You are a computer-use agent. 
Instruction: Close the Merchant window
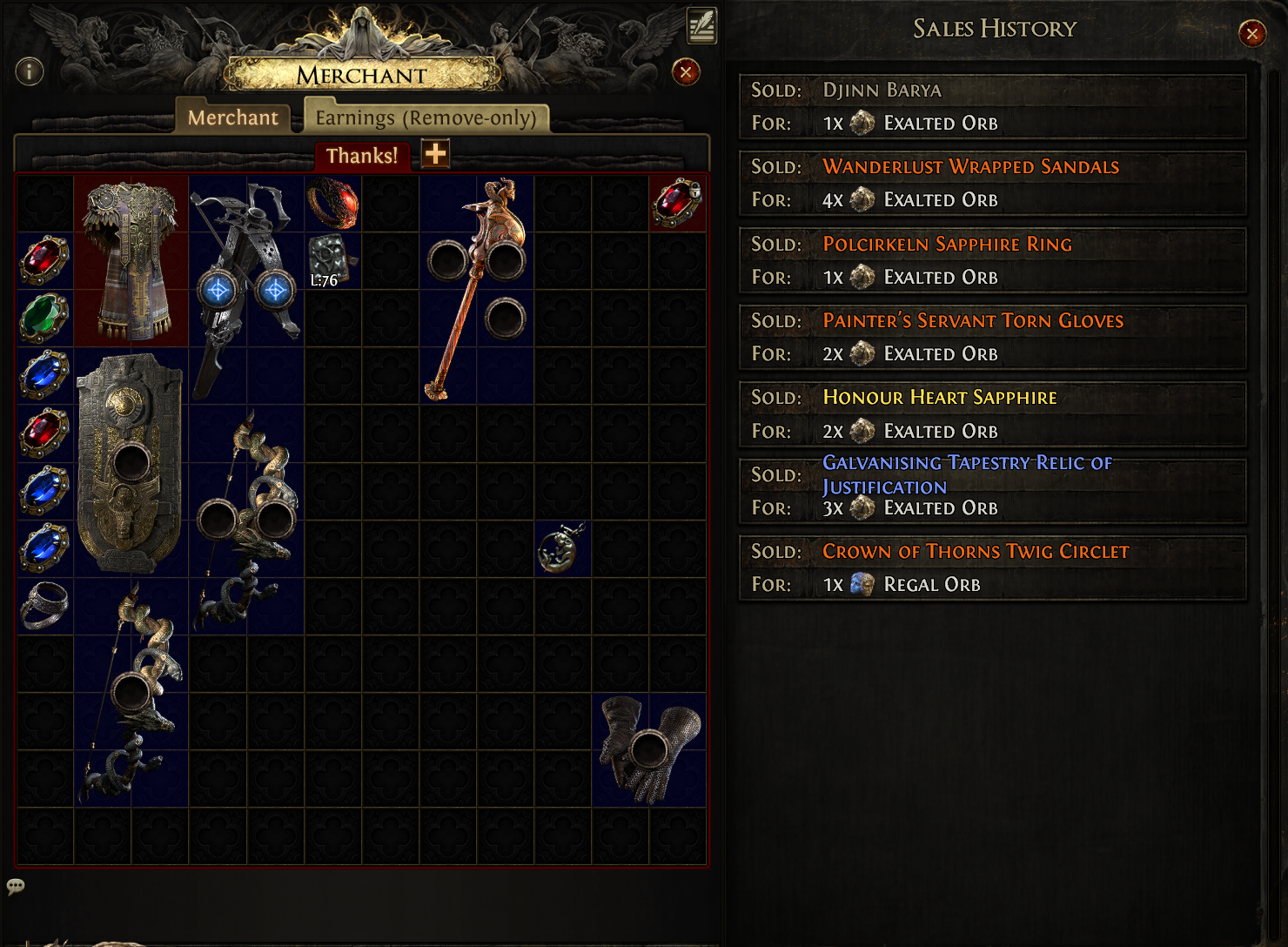pos(686,72)
